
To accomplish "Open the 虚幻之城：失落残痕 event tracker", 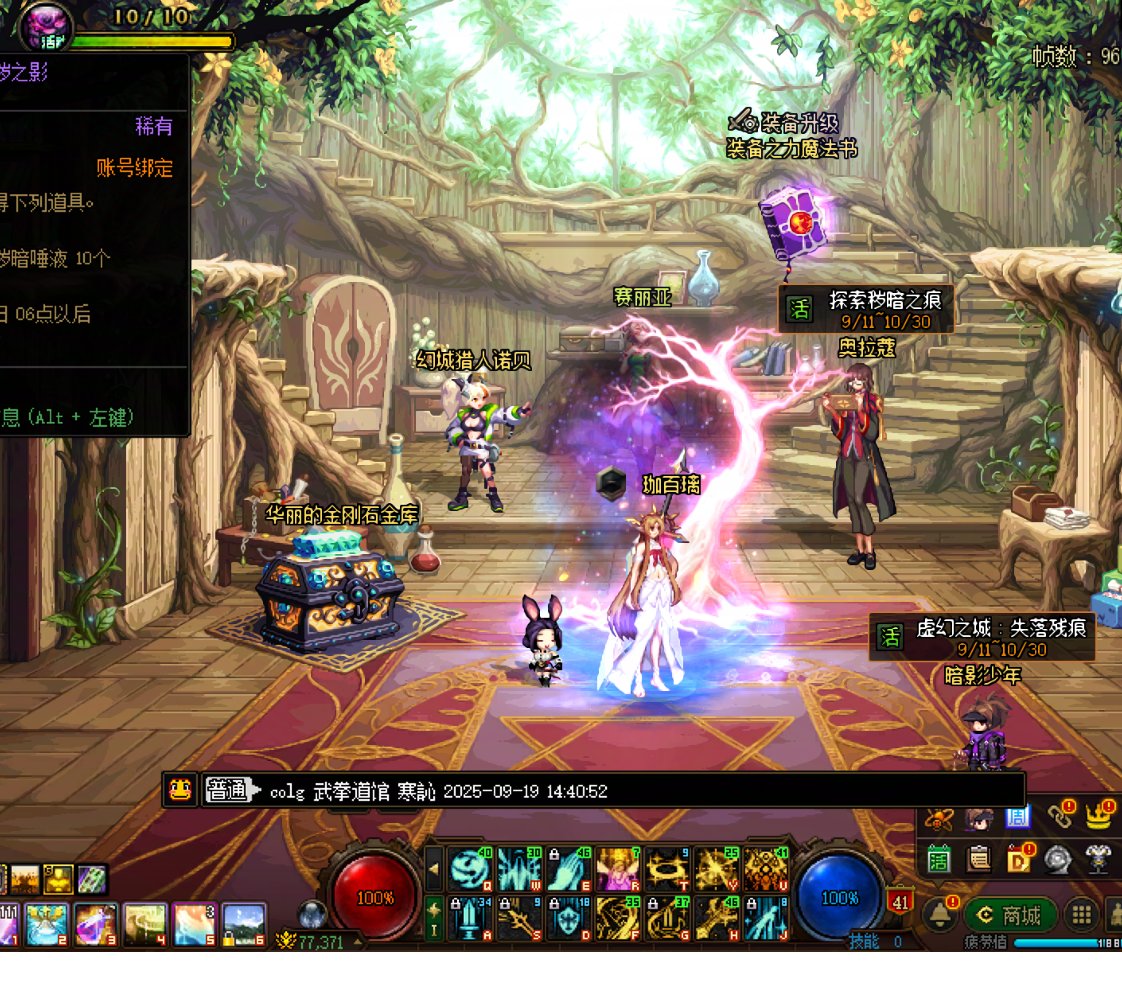I will pyautogui.click(x=981, y=636).
